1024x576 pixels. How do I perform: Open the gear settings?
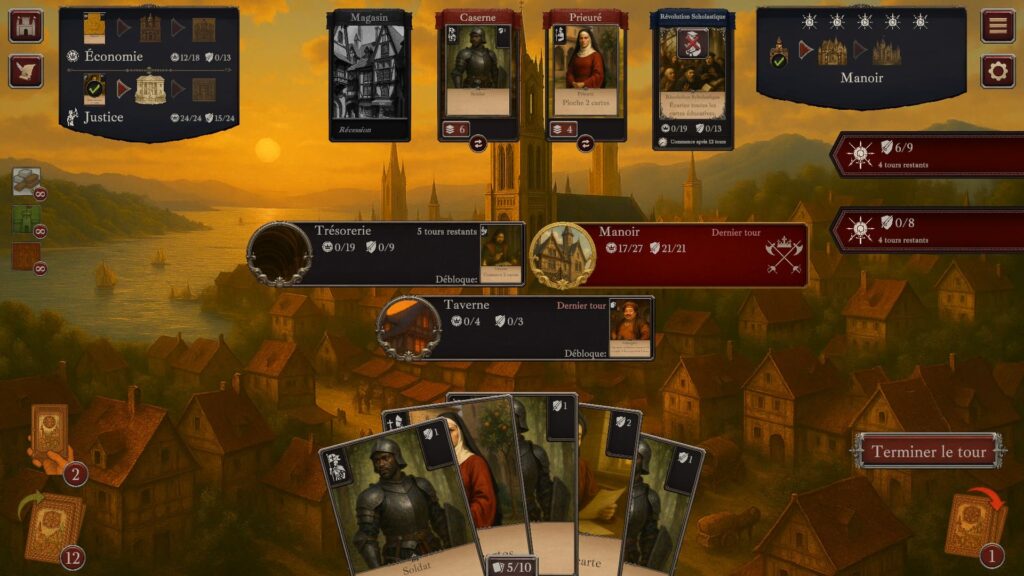[x=997, y=71]
